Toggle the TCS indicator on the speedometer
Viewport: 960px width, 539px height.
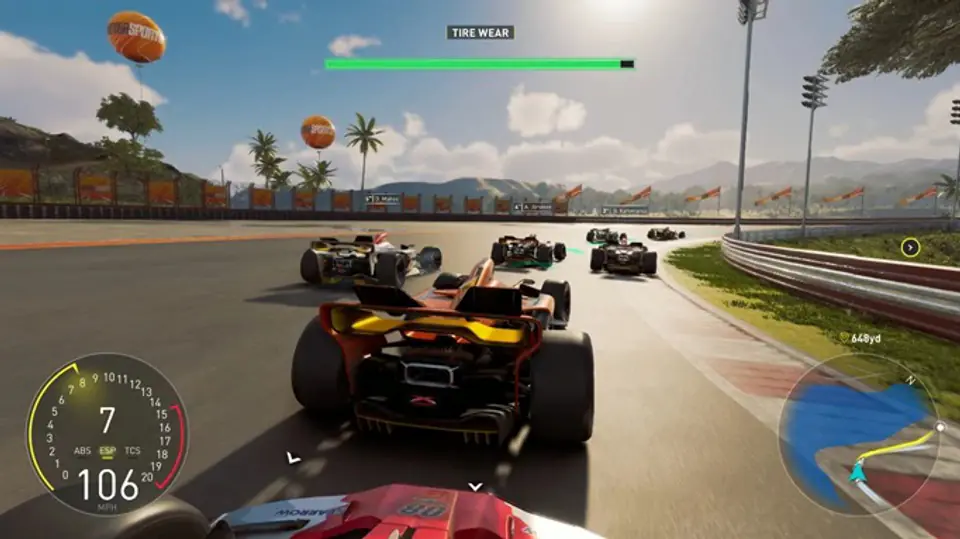(x=132, y=451)
